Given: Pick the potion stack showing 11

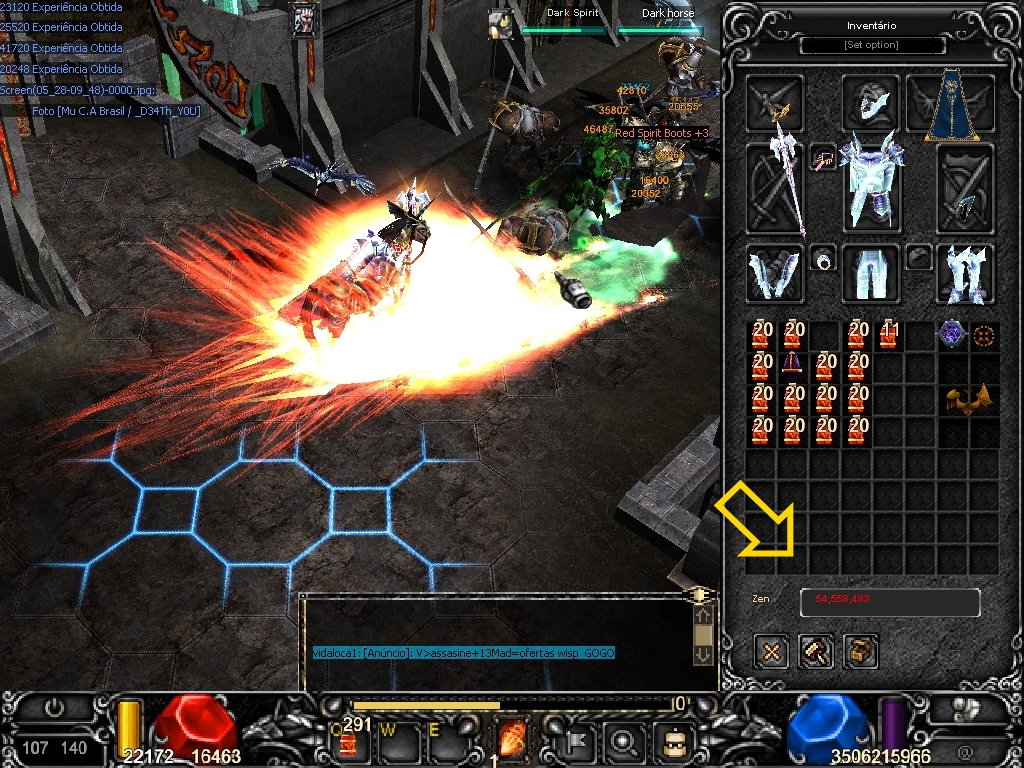Looking at the screenshot, I should 888,335.
